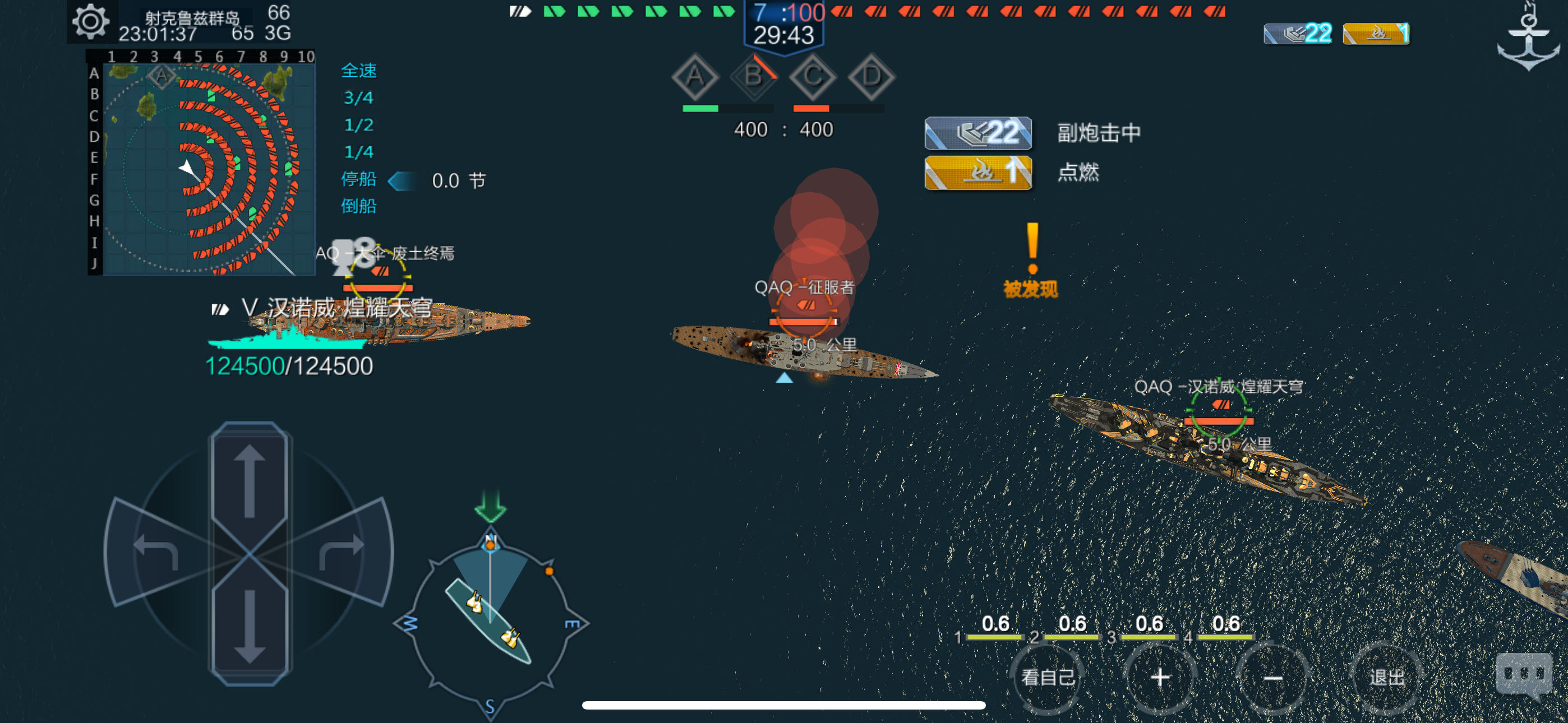The width and height of the screenshot is (1568, 723).
Task: Select the fire (点燃) counter badge
Action: point(1376,35)
